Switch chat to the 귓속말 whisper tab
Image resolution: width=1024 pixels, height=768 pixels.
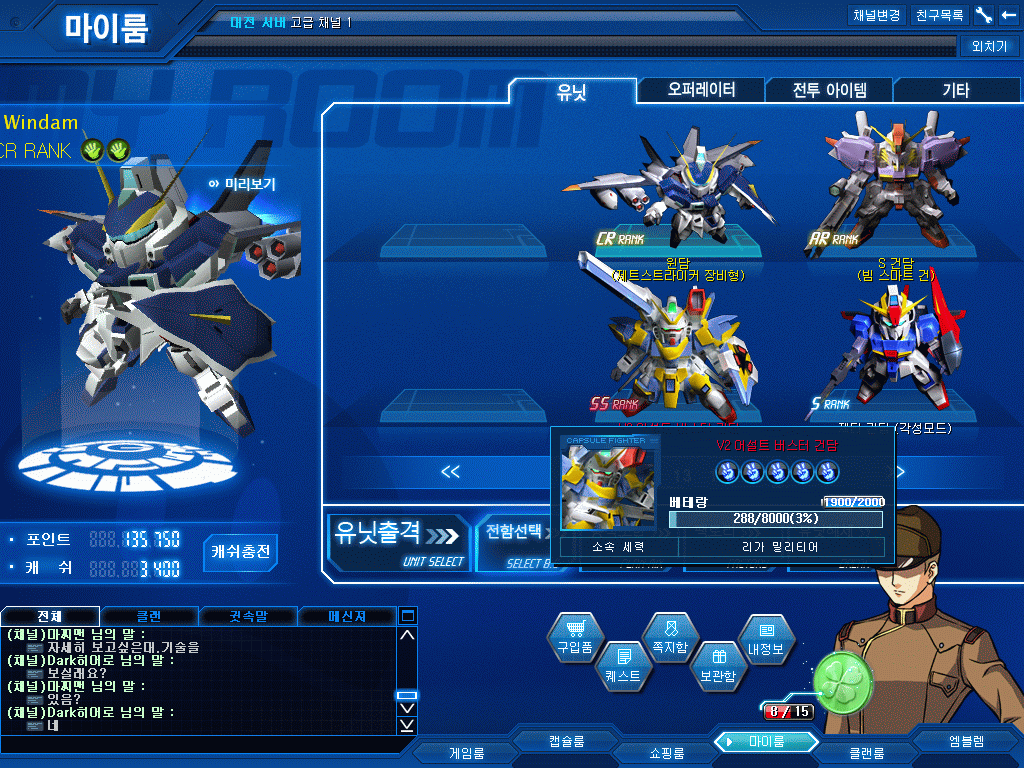point(247,616)
